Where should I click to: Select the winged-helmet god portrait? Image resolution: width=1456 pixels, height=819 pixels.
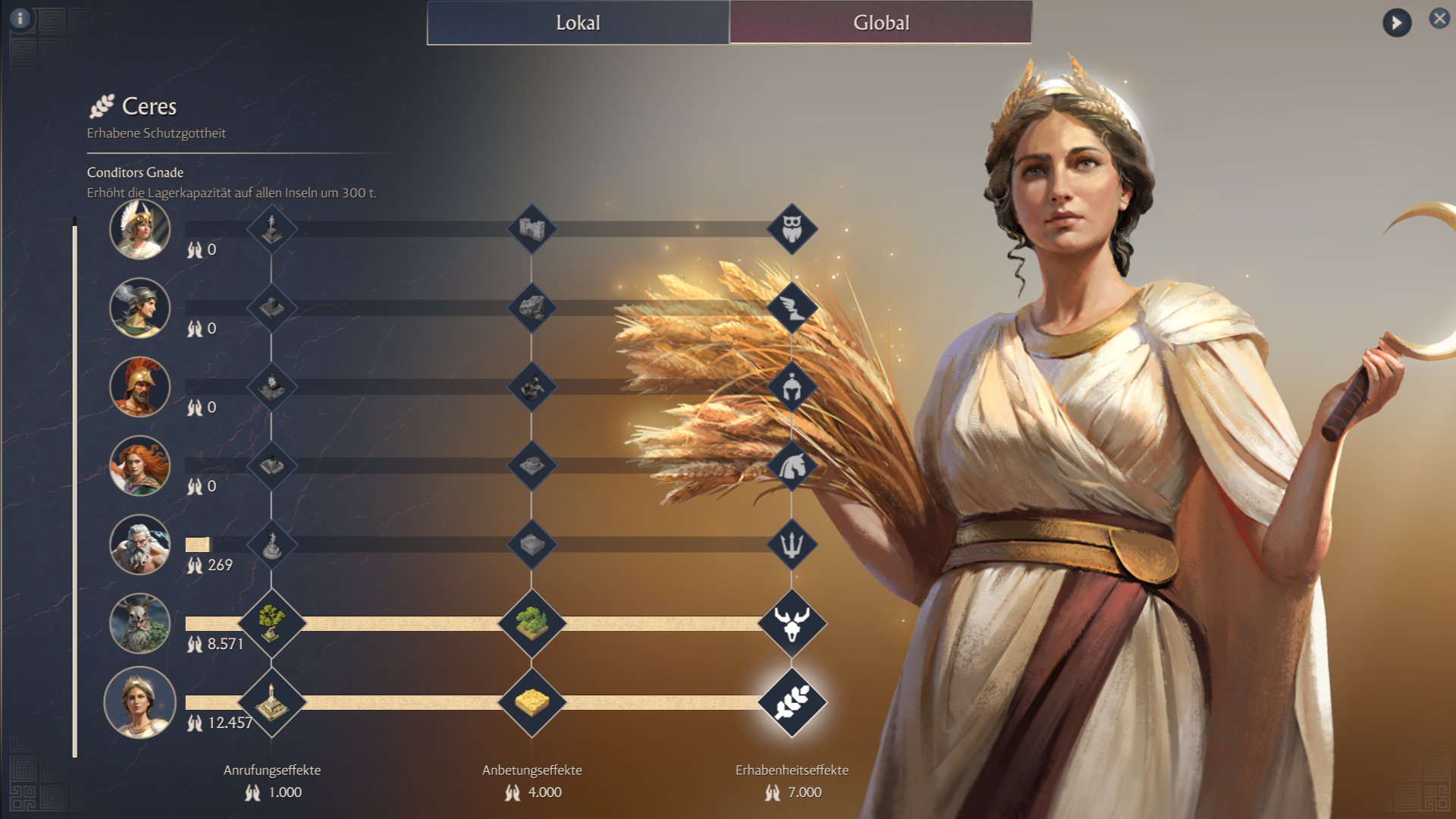point(140,308)
